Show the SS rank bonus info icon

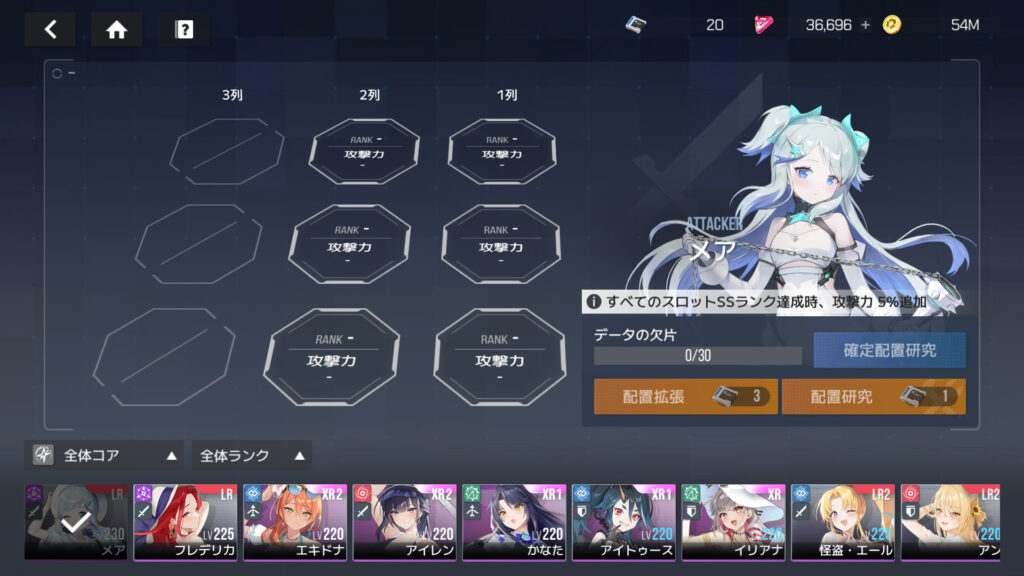(x=594, y=301)
